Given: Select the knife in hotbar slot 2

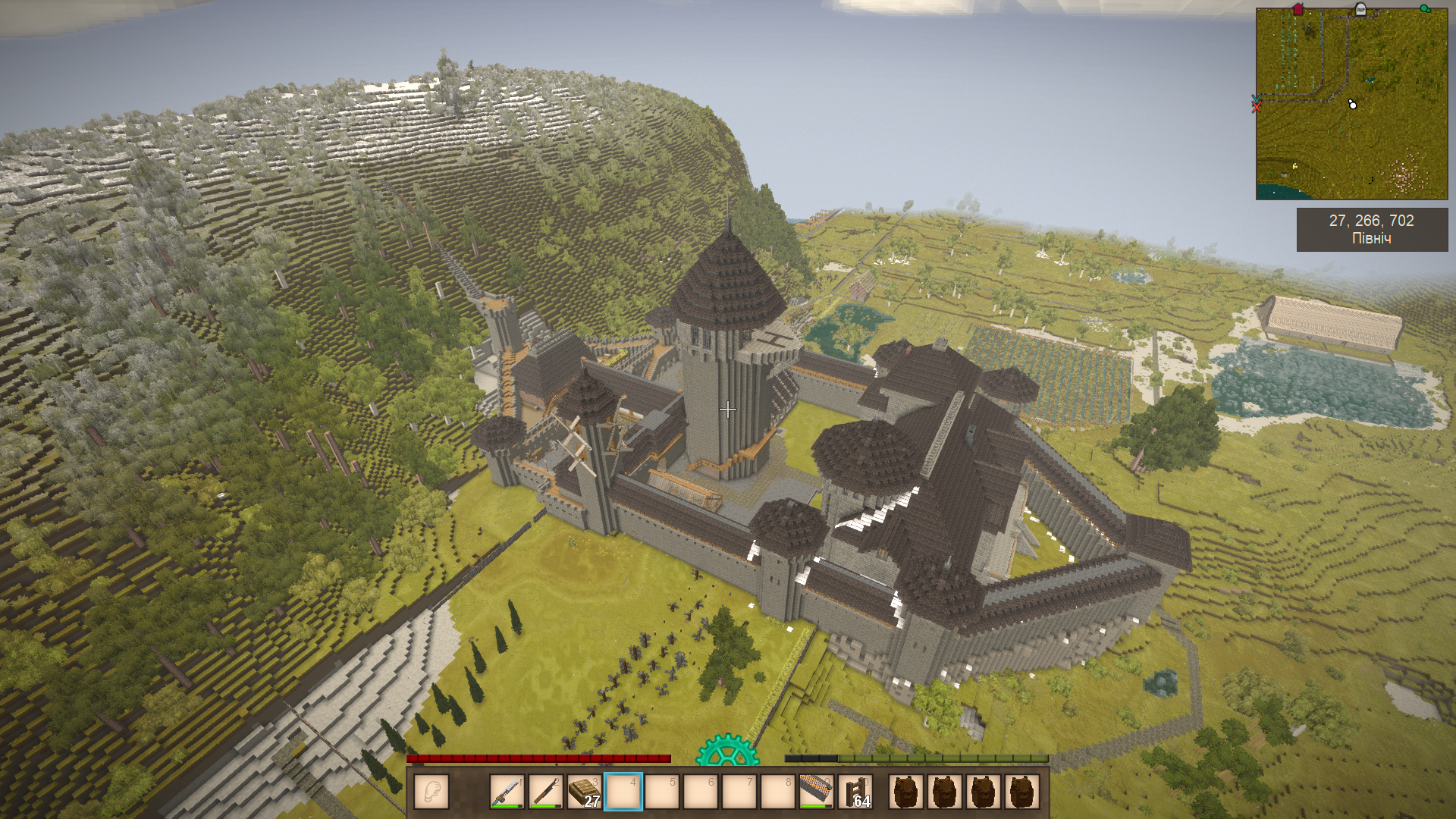Looking at the screenshot, I should coord(546,792).
